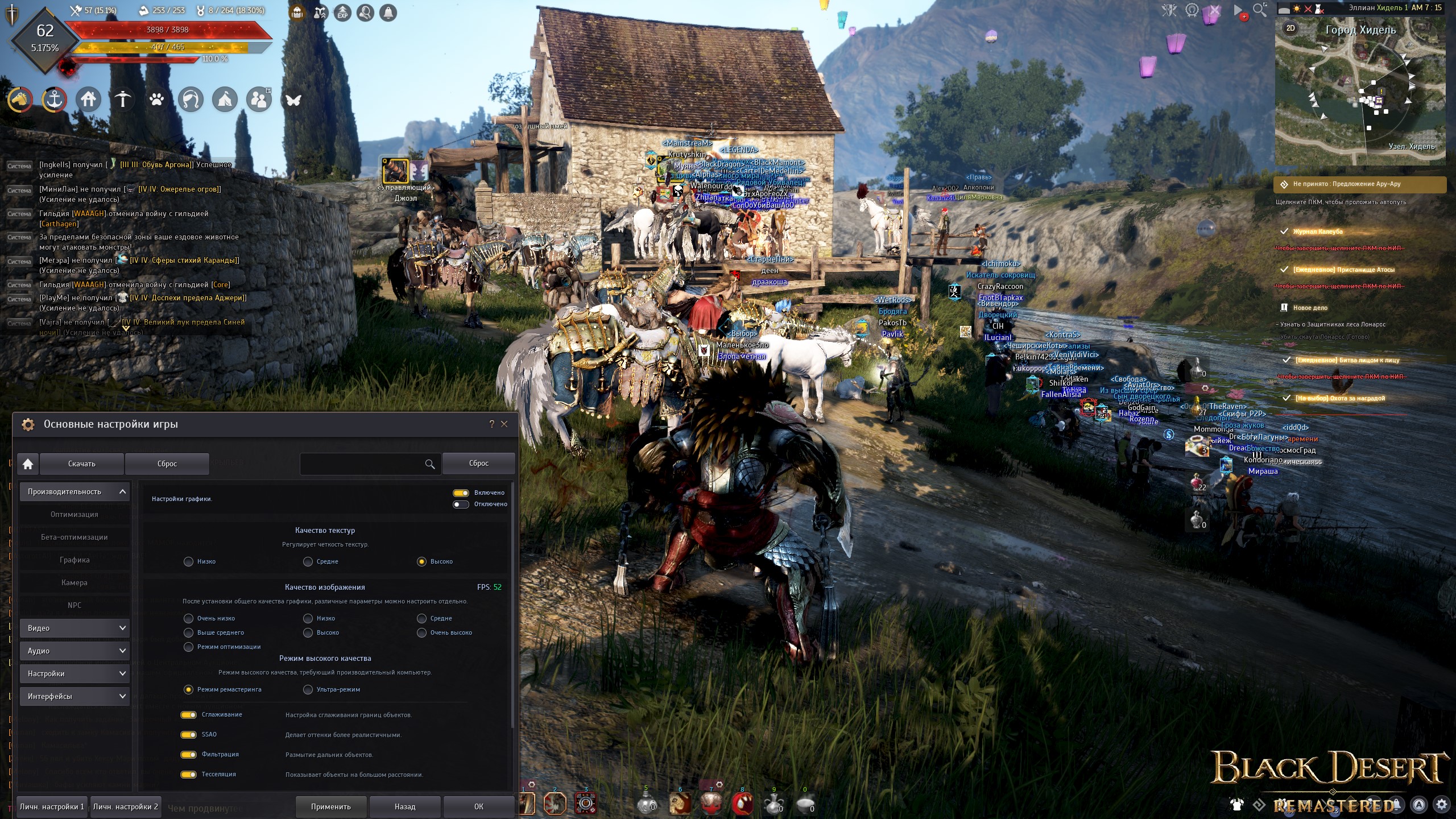Confirm settings with the ОК button
Viewport: 1456px width, 819px height.
point(478,806)
